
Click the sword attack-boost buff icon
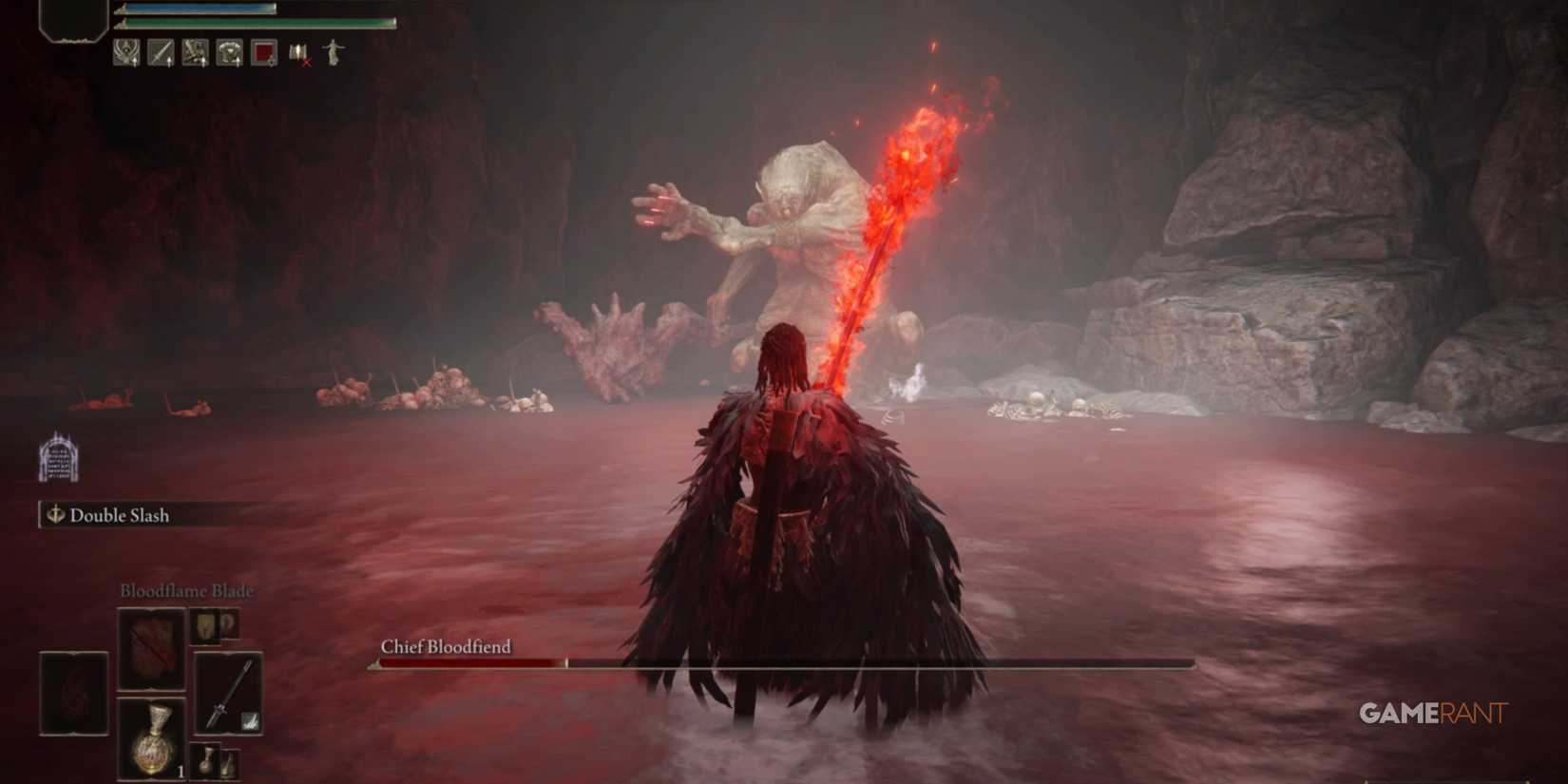click(161, 52)
